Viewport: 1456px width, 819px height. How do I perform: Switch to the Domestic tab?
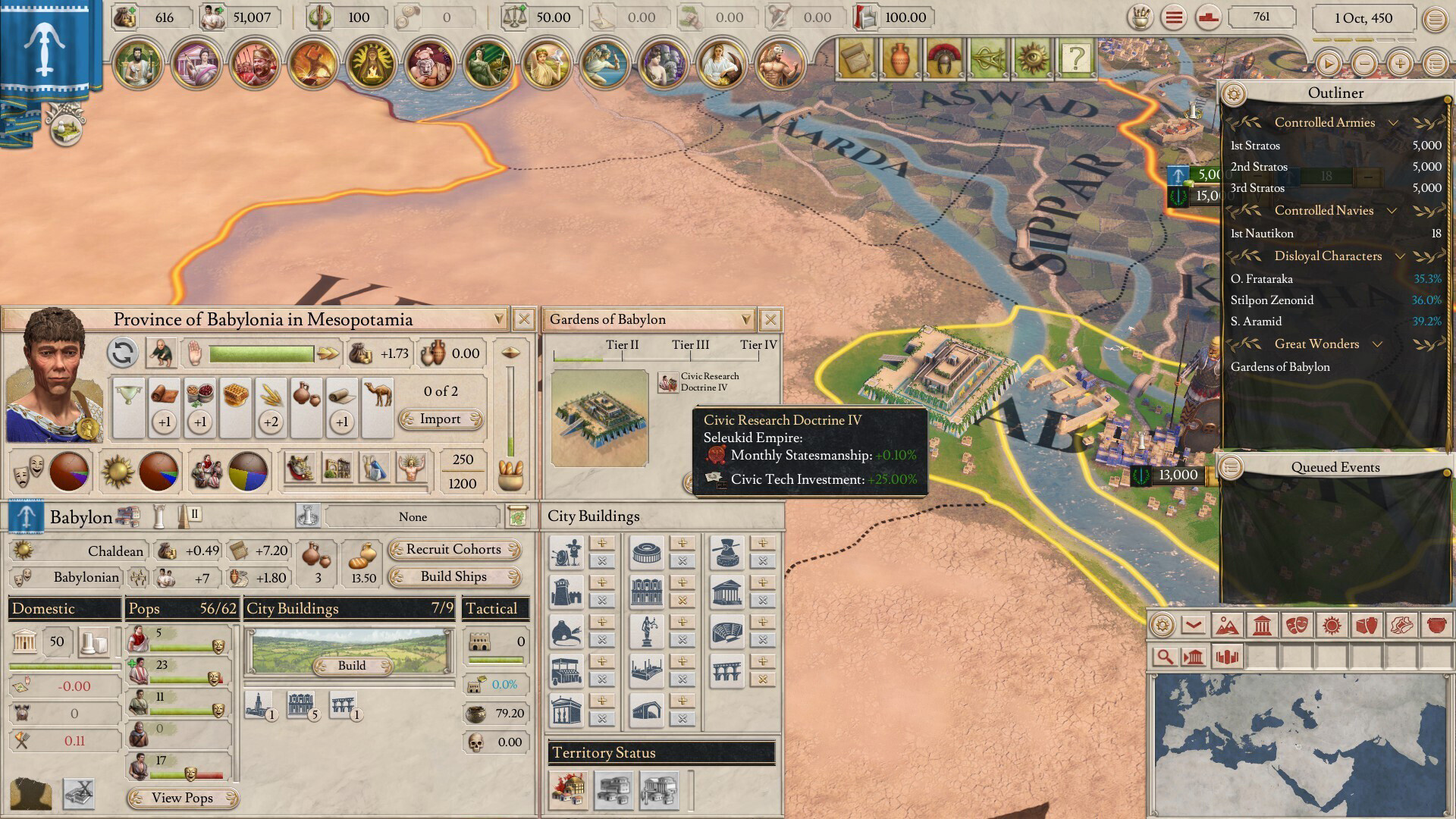64,608
